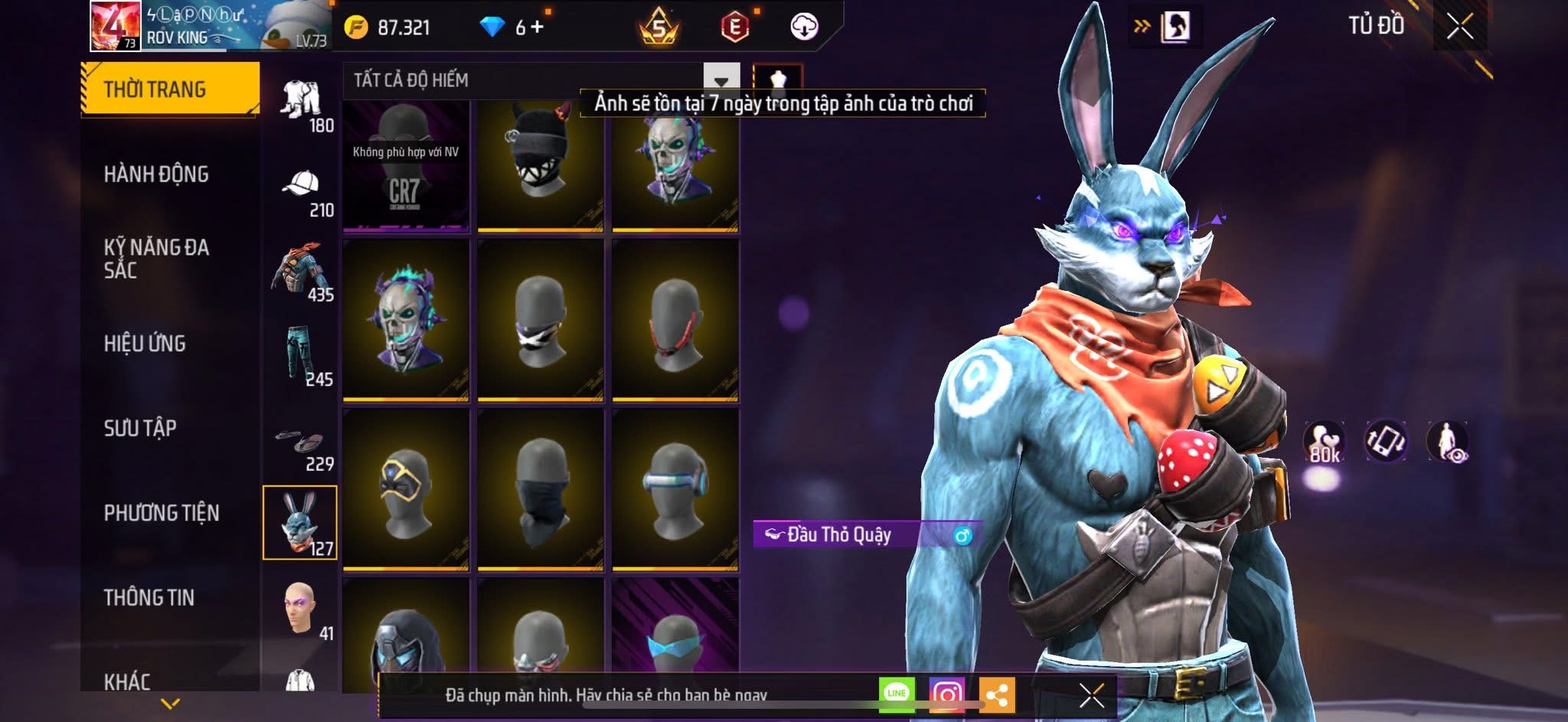
Task: Go to the SƯU TẬP section
Action: [140, 428]
